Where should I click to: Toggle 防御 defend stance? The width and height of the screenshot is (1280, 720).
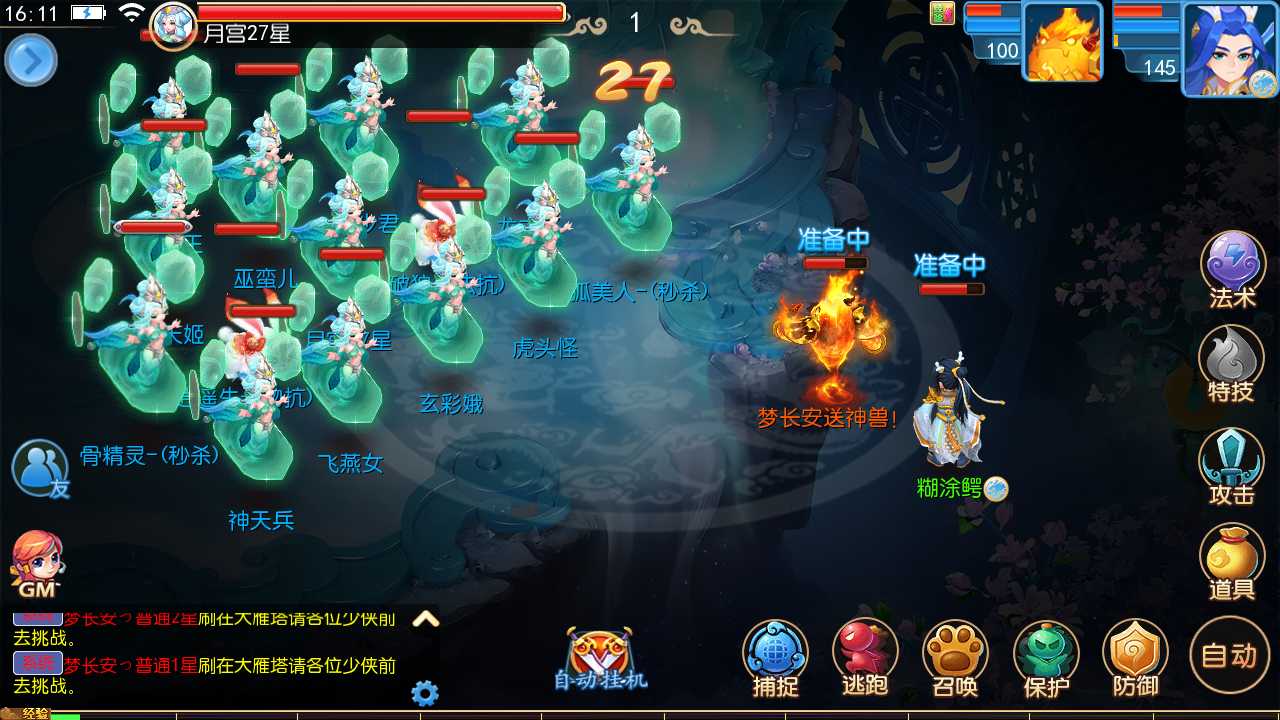1135,655
